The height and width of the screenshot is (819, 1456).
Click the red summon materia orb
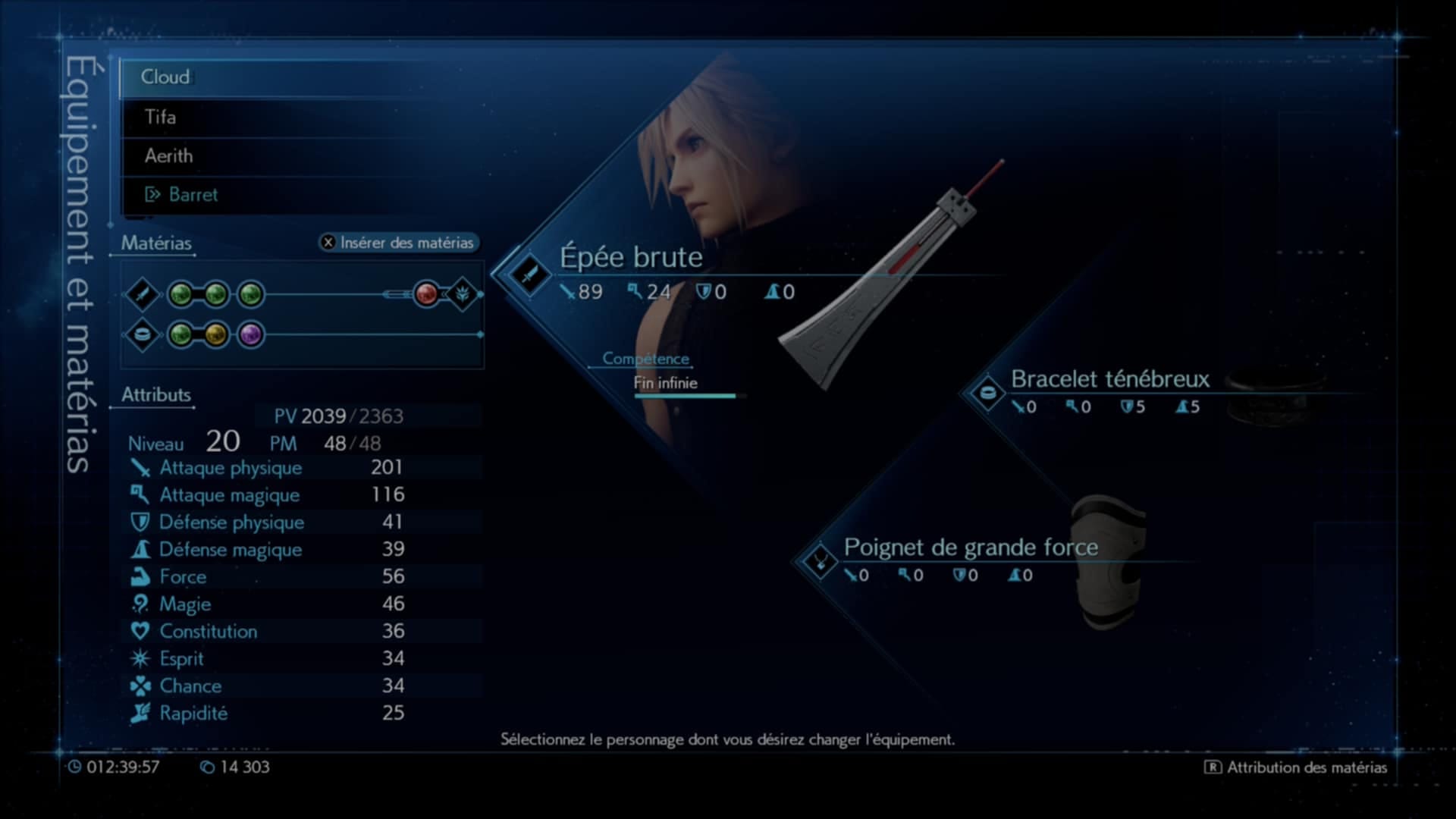tap(426, 294)
